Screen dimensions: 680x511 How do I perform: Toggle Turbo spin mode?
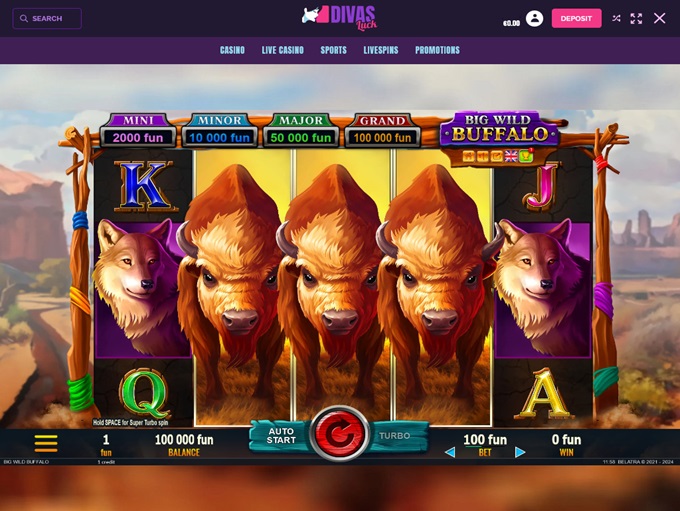[x=395, y=436]
